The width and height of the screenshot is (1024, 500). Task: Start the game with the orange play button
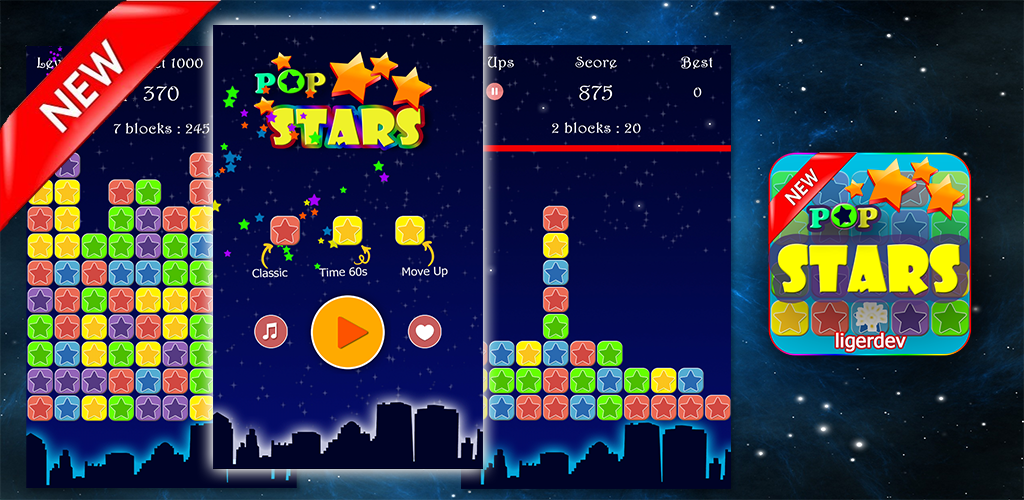(x=348, y=331)
